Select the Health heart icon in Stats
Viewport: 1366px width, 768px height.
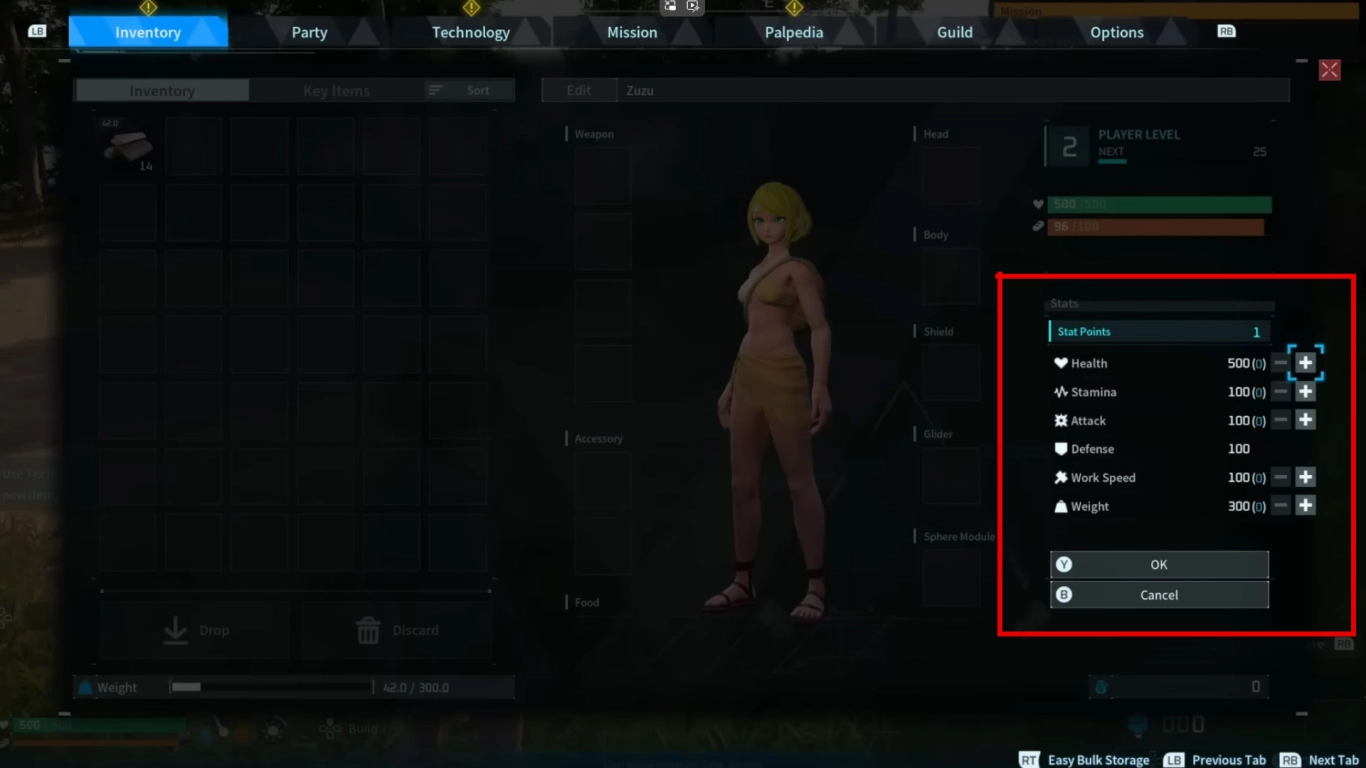(x=1063, y=363)
